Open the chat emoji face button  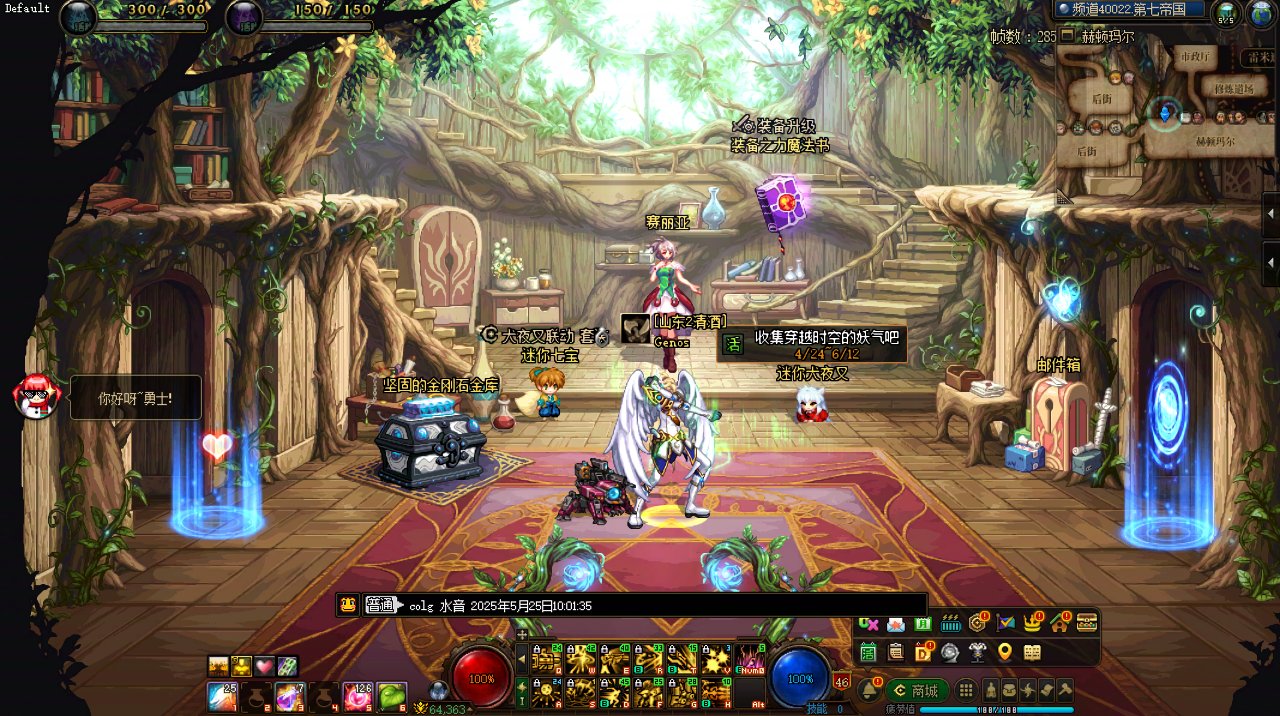[347, 605]
